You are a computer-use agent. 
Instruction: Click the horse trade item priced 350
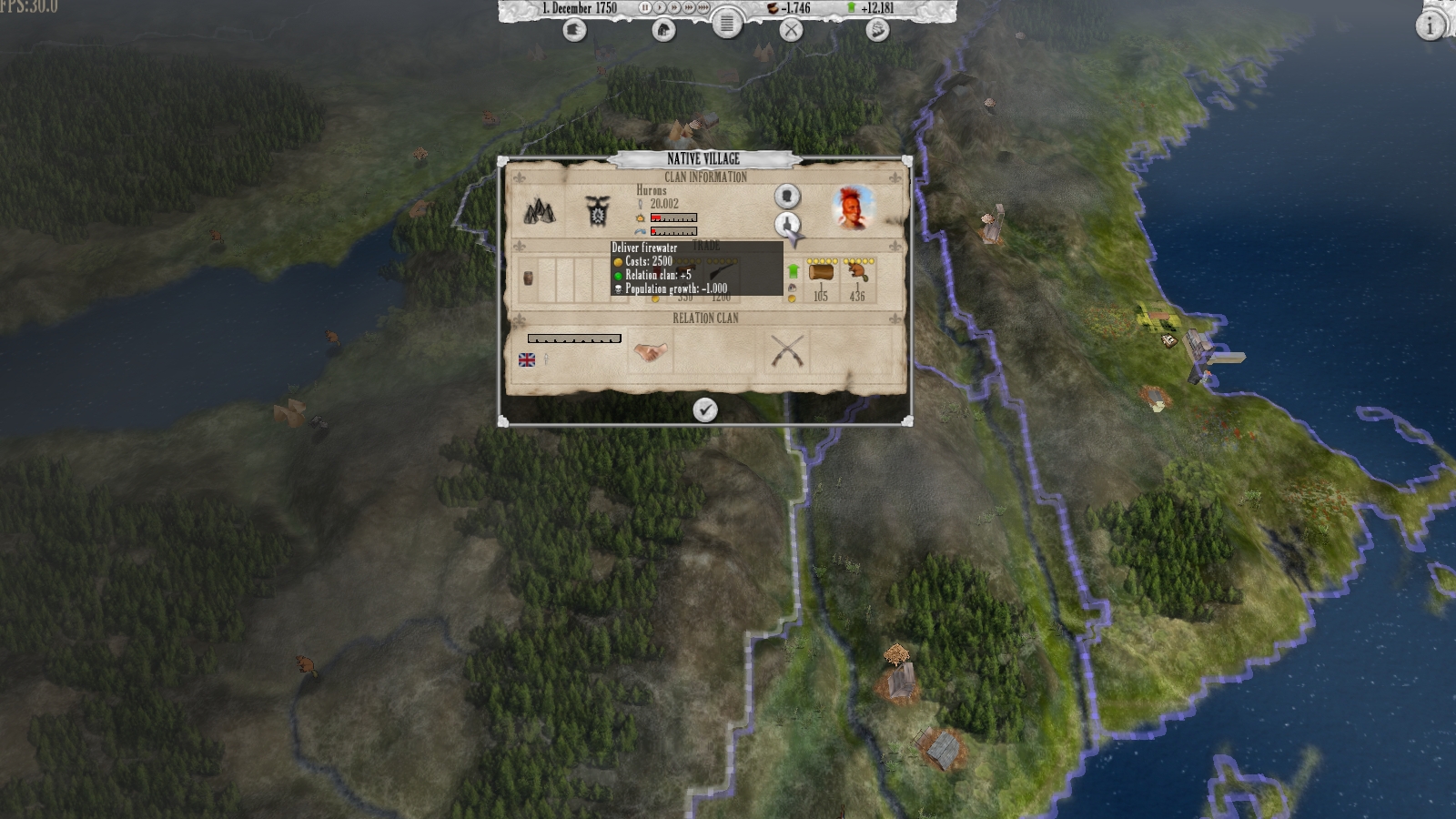coord(686,269)
